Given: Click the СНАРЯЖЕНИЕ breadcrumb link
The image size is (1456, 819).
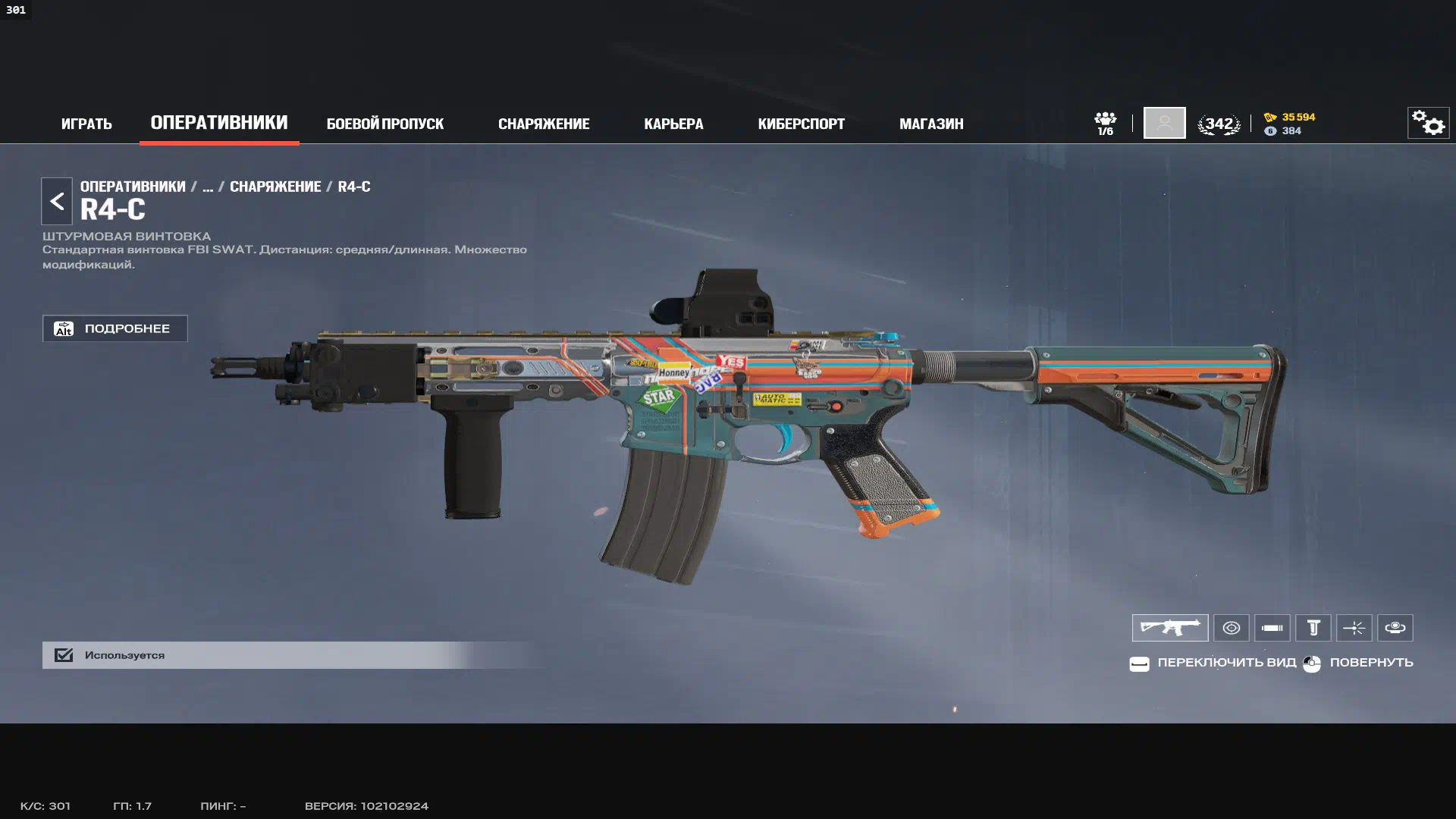Looking at the screenshot, I should [275, 187].
